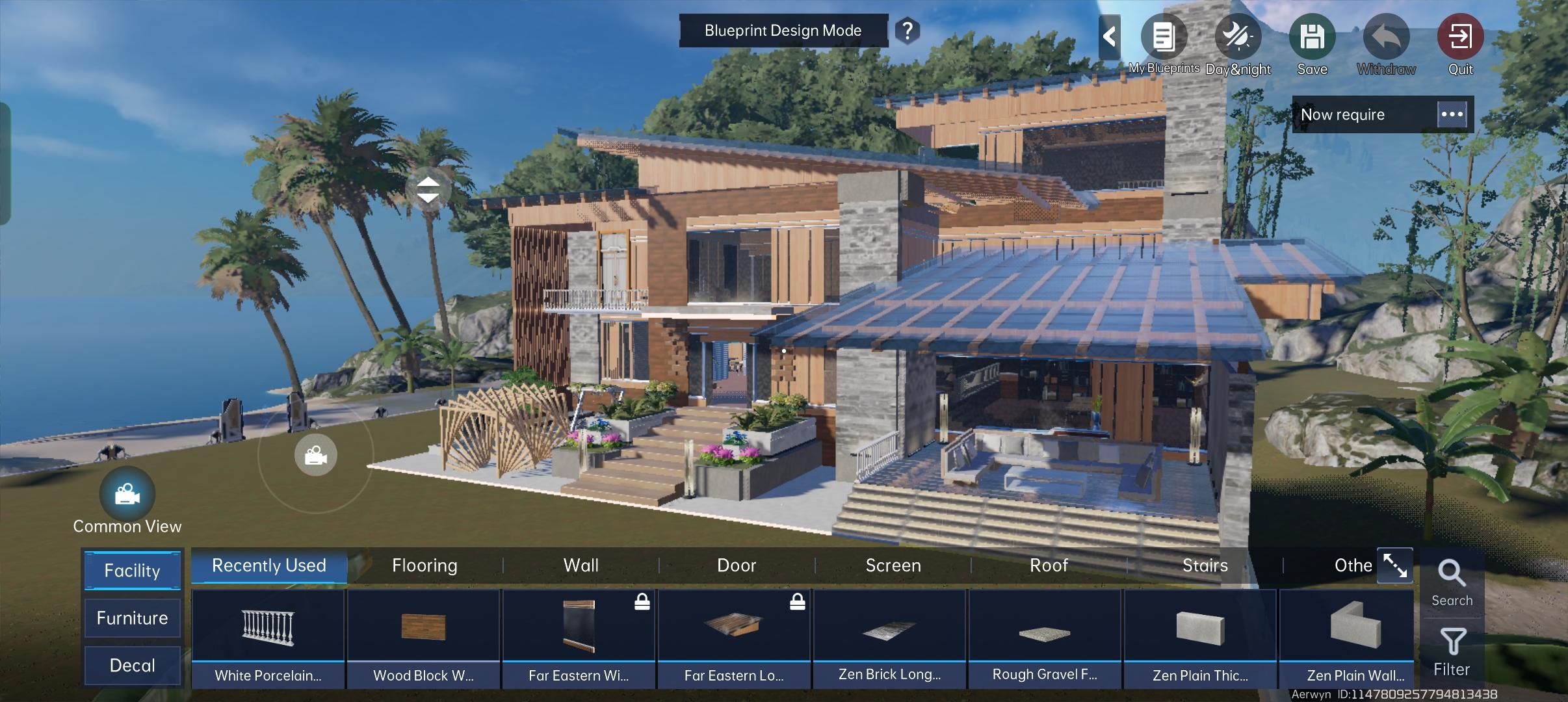The height and width of the screenshot is (702, 1568).
Task: Open the item Search
Action: click(1452, 582)
